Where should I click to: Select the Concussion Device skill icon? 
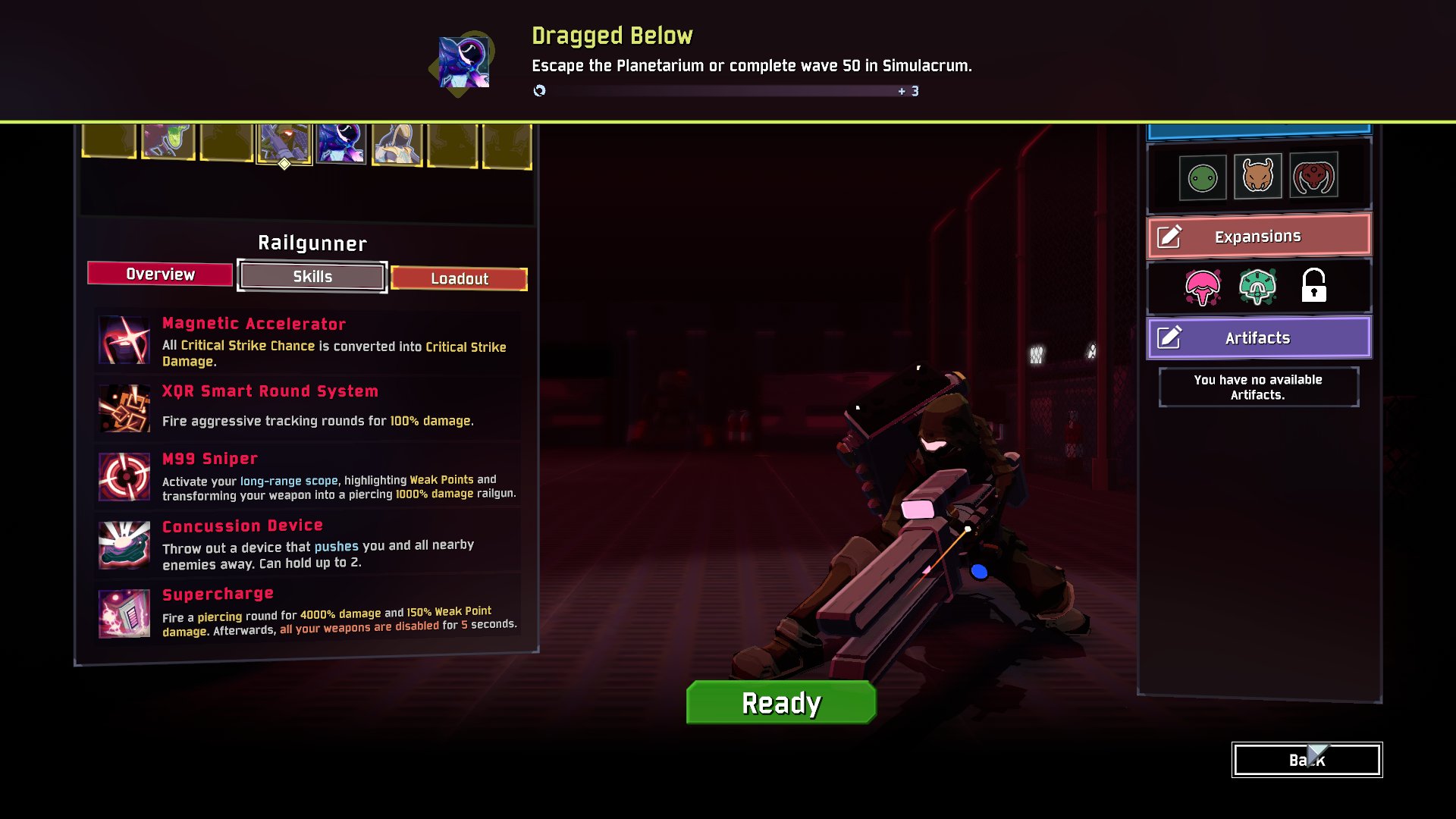coord(124,544)
